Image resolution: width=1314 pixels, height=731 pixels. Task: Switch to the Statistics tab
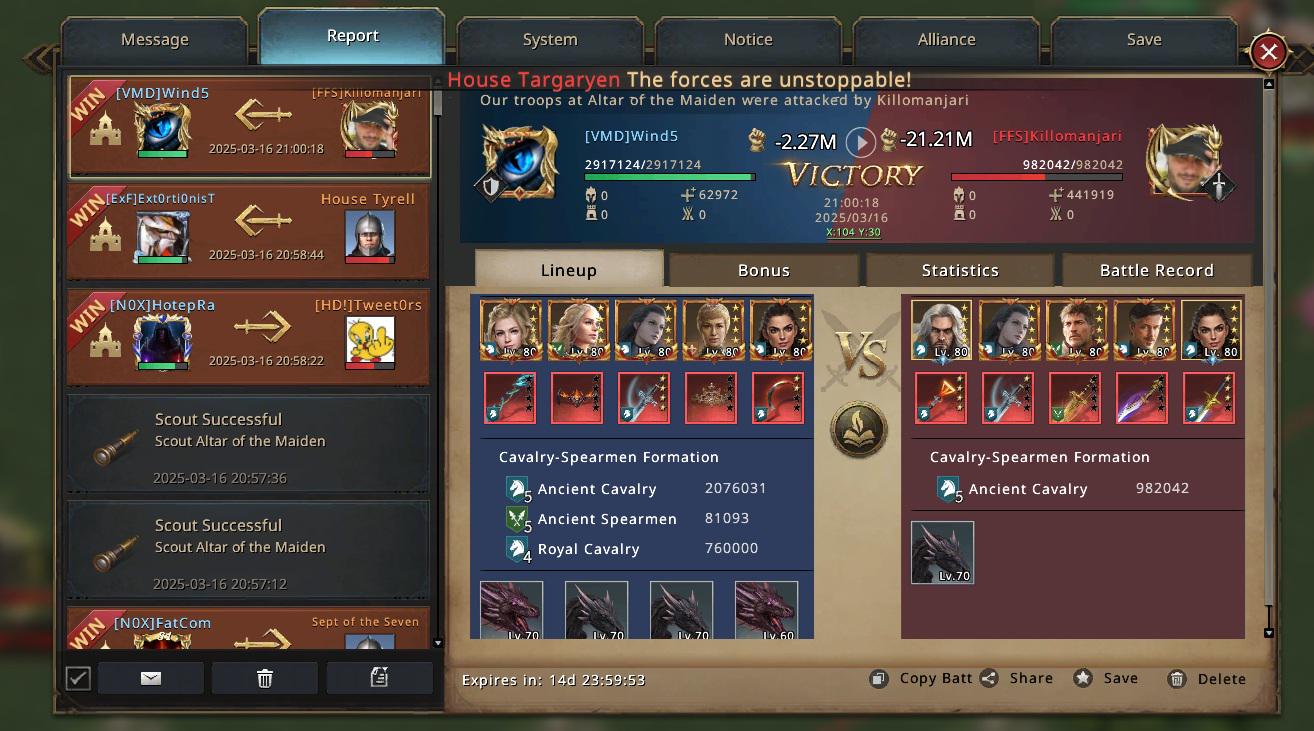pyautogui.click(x=960, y=270)
